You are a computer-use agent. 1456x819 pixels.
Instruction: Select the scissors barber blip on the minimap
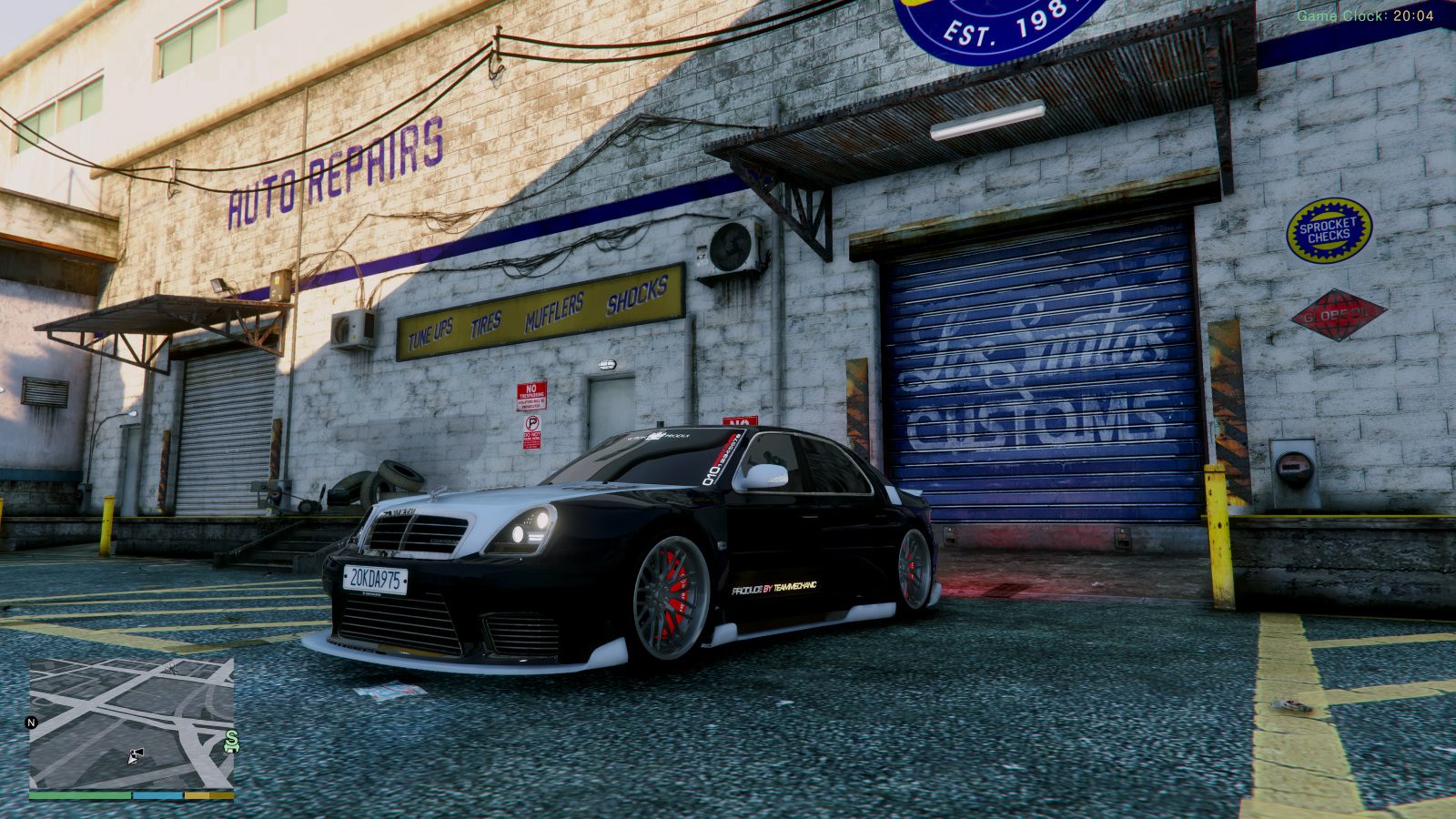(x=173, y=667)
